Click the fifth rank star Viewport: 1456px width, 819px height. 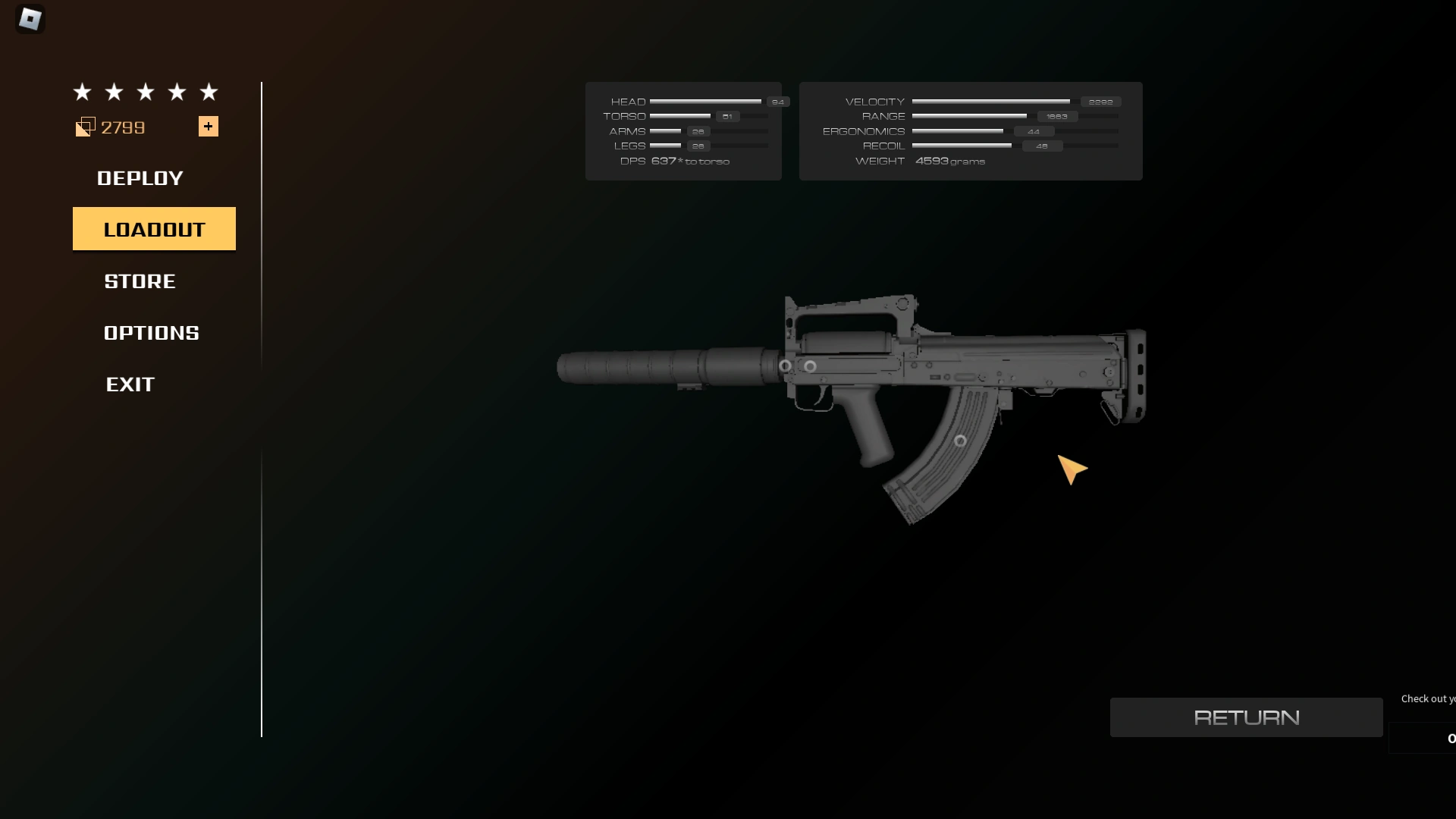point(208,92)
